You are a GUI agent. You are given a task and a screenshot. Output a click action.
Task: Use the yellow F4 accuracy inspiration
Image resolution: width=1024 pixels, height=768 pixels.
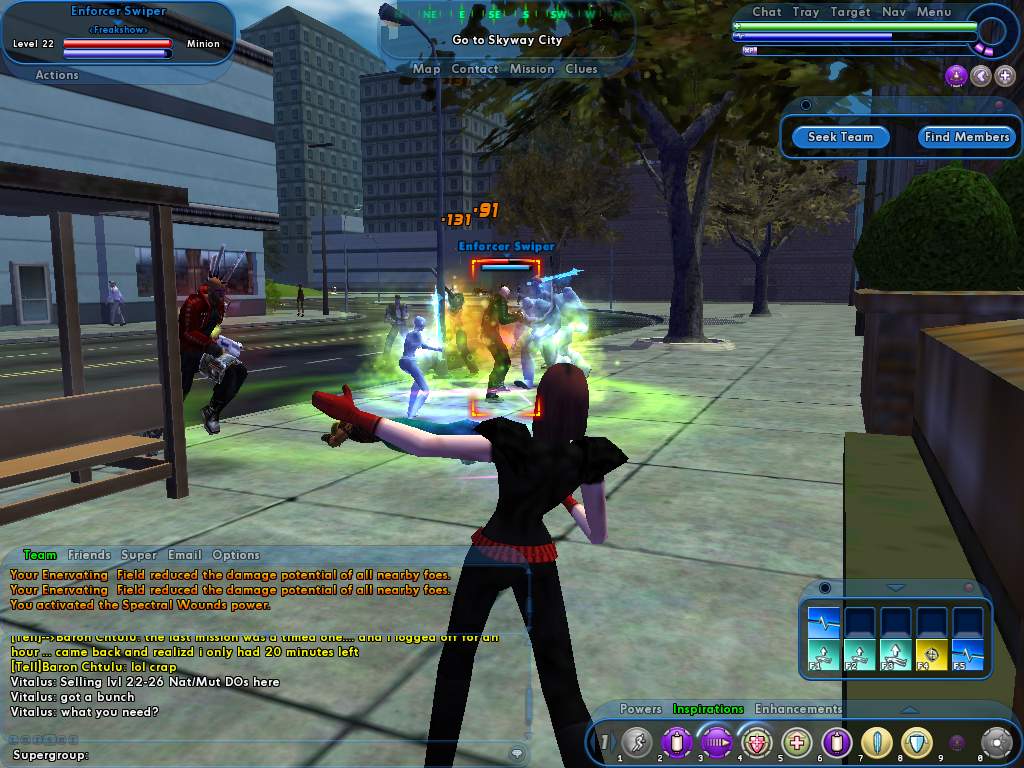coord(932,655)
